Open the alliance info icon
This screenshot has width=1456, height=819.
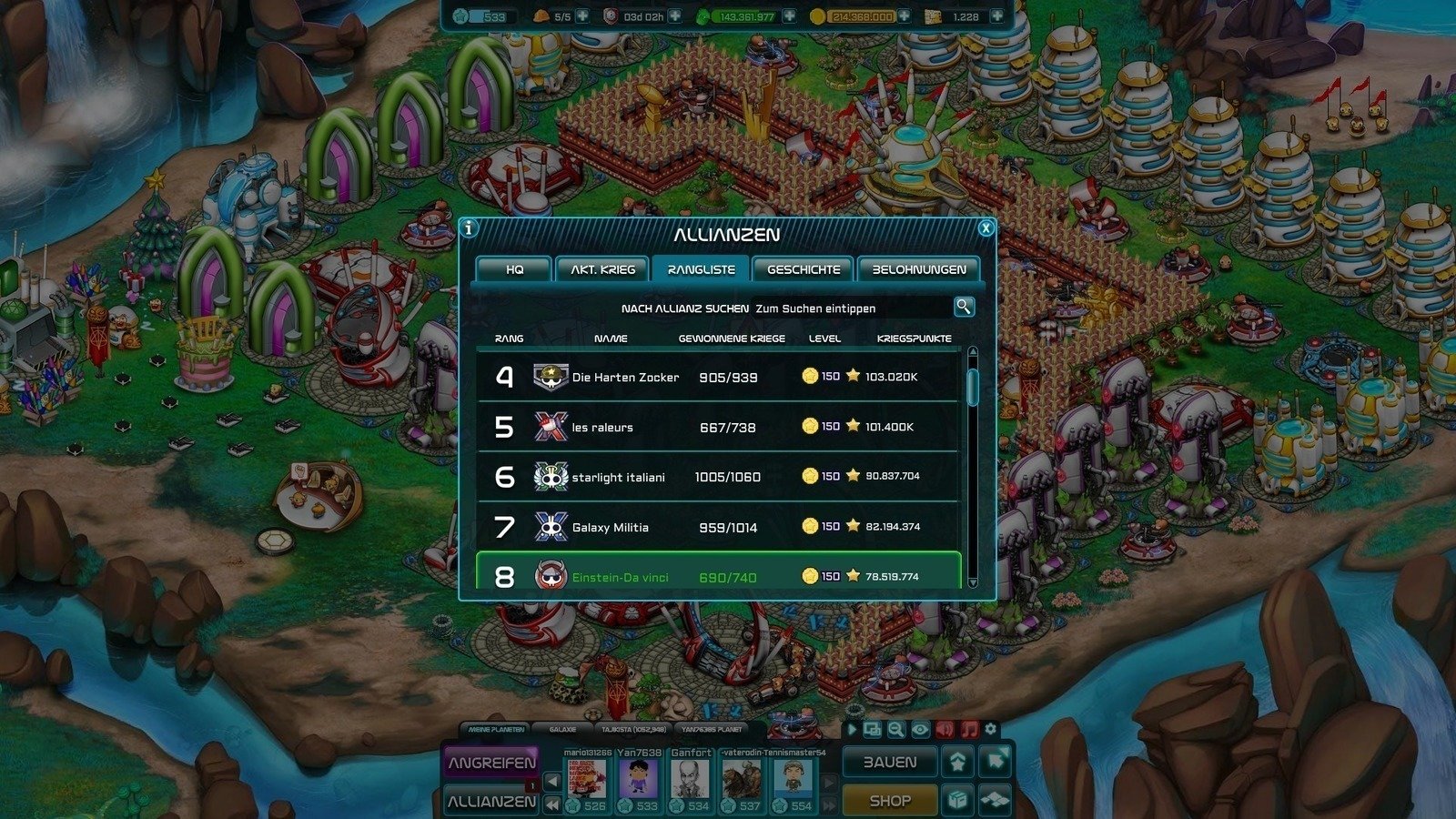point(469,228)
